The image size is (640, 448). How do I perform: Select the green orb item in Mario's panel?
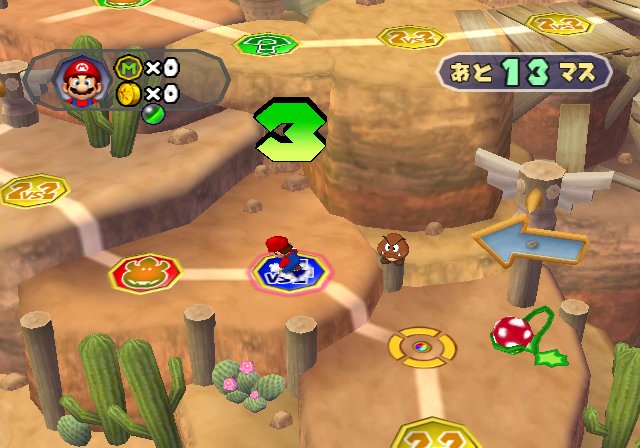click(x=126, y=112)
